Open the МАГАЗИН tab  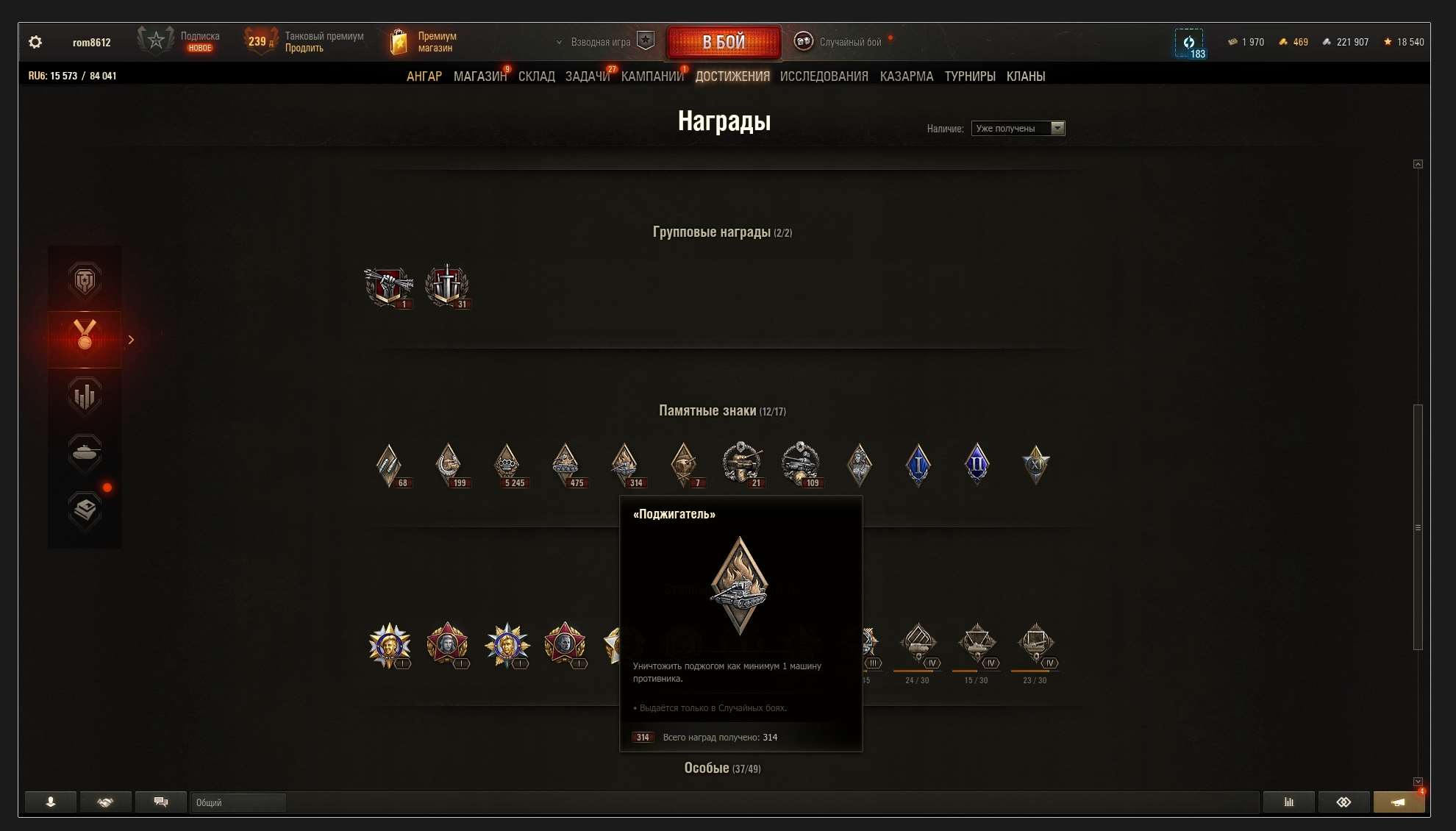coord(479,76)
